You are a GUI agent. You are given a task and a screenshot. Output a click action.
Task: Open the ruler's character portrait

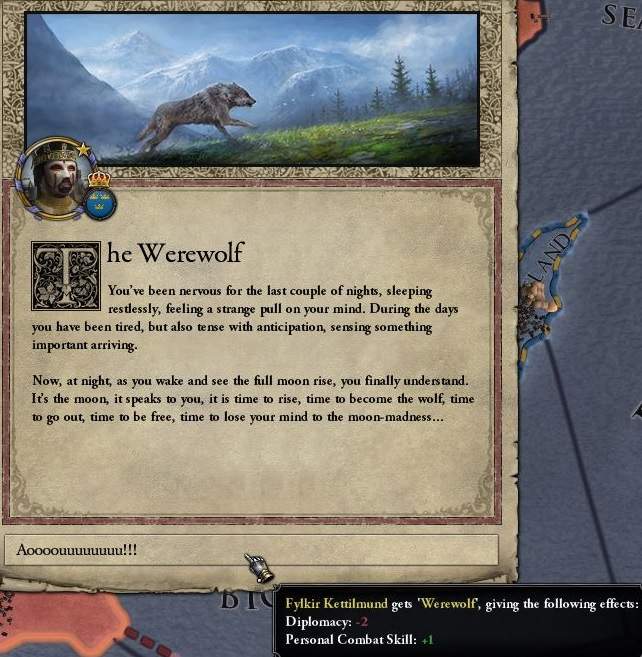55,178
